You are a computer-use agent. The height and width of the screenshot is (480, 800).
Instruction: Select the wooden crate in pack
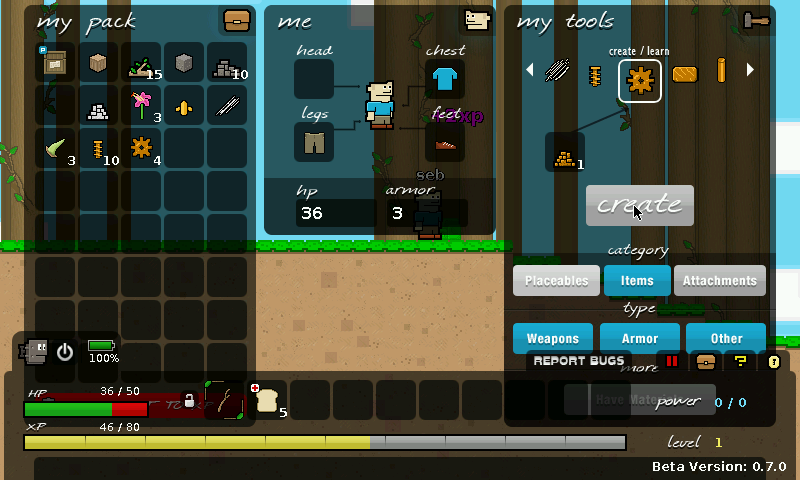coord(99,62)
